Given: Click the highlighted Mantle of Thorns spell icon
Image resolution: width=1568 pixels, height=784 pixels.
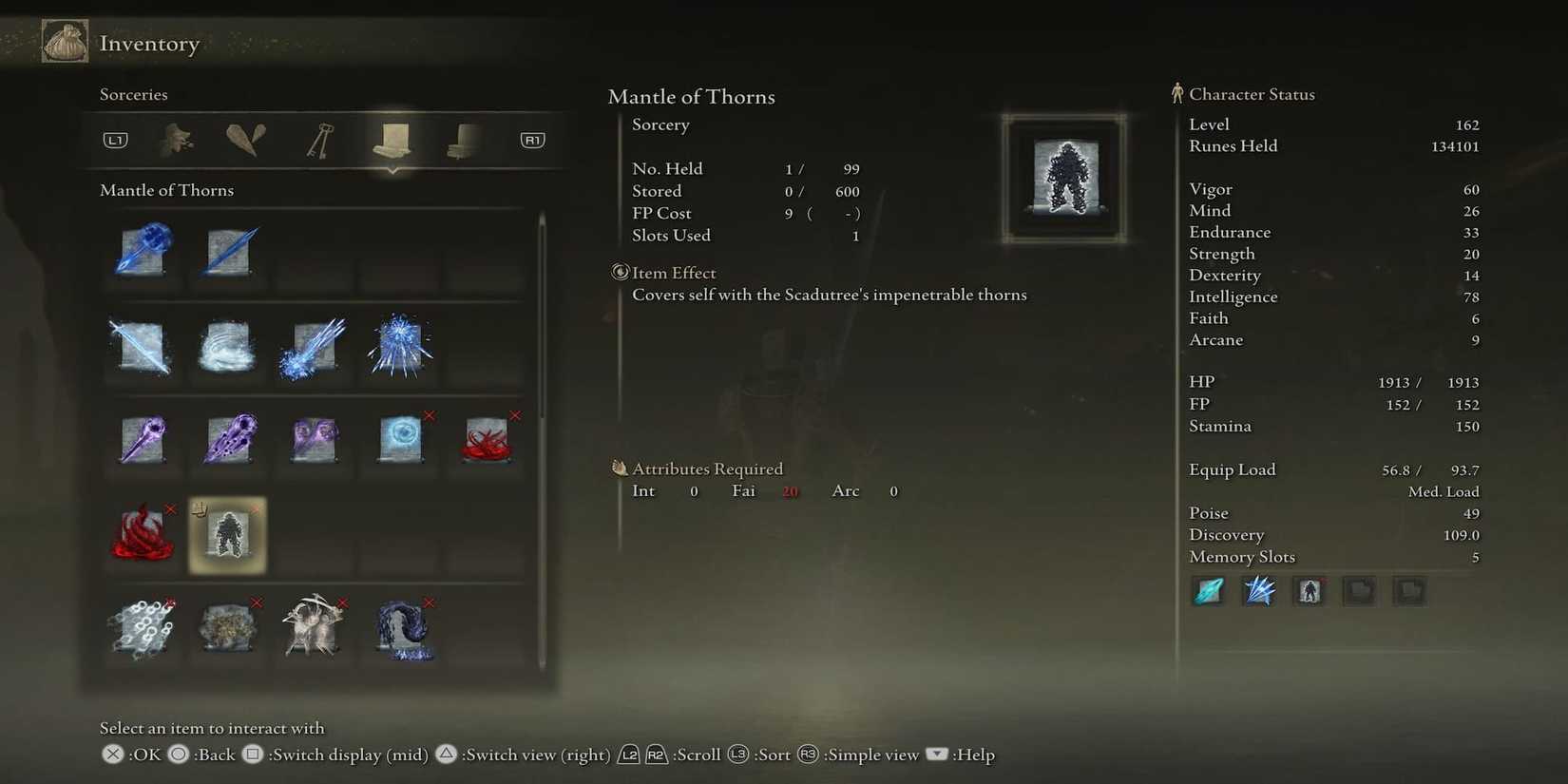Looking at the screenshot, I should (x=226, y=534).
